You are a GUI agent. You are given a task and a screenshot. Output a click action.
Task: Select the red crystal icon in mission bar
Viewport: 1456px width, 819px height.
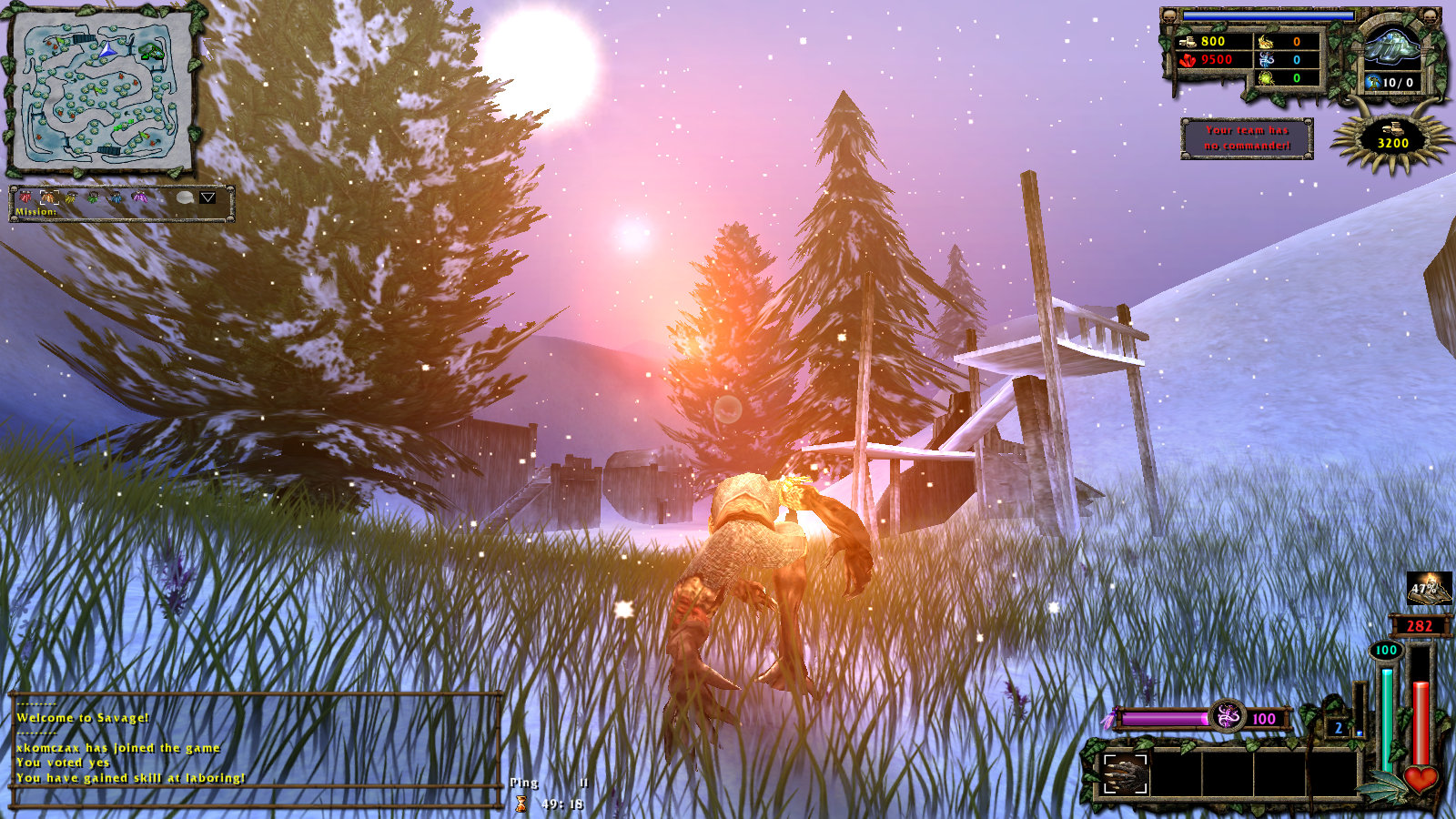[x=25, y=197]
